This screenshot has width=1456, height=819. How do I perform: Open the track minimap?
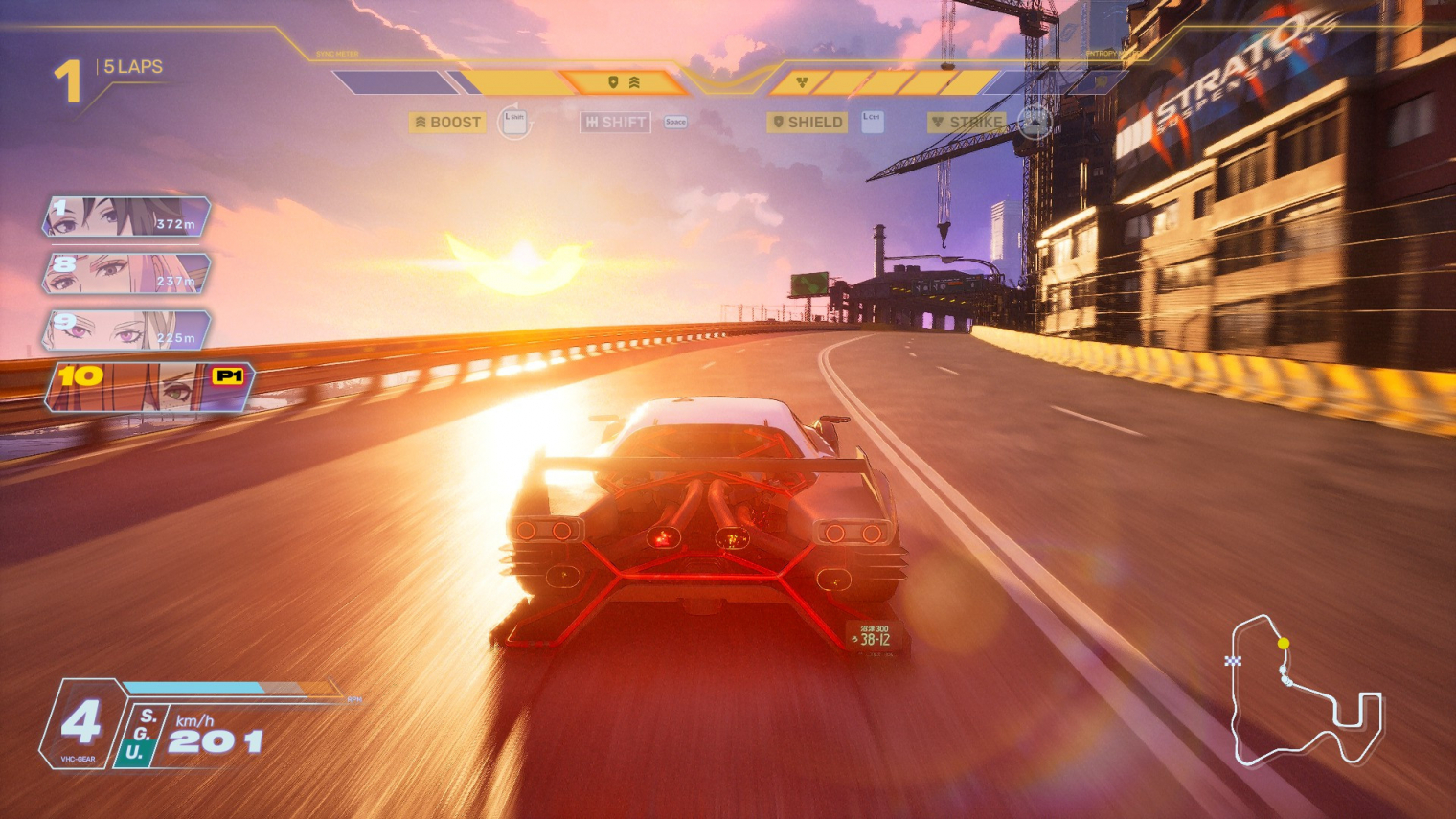(x=1307, y=692)
